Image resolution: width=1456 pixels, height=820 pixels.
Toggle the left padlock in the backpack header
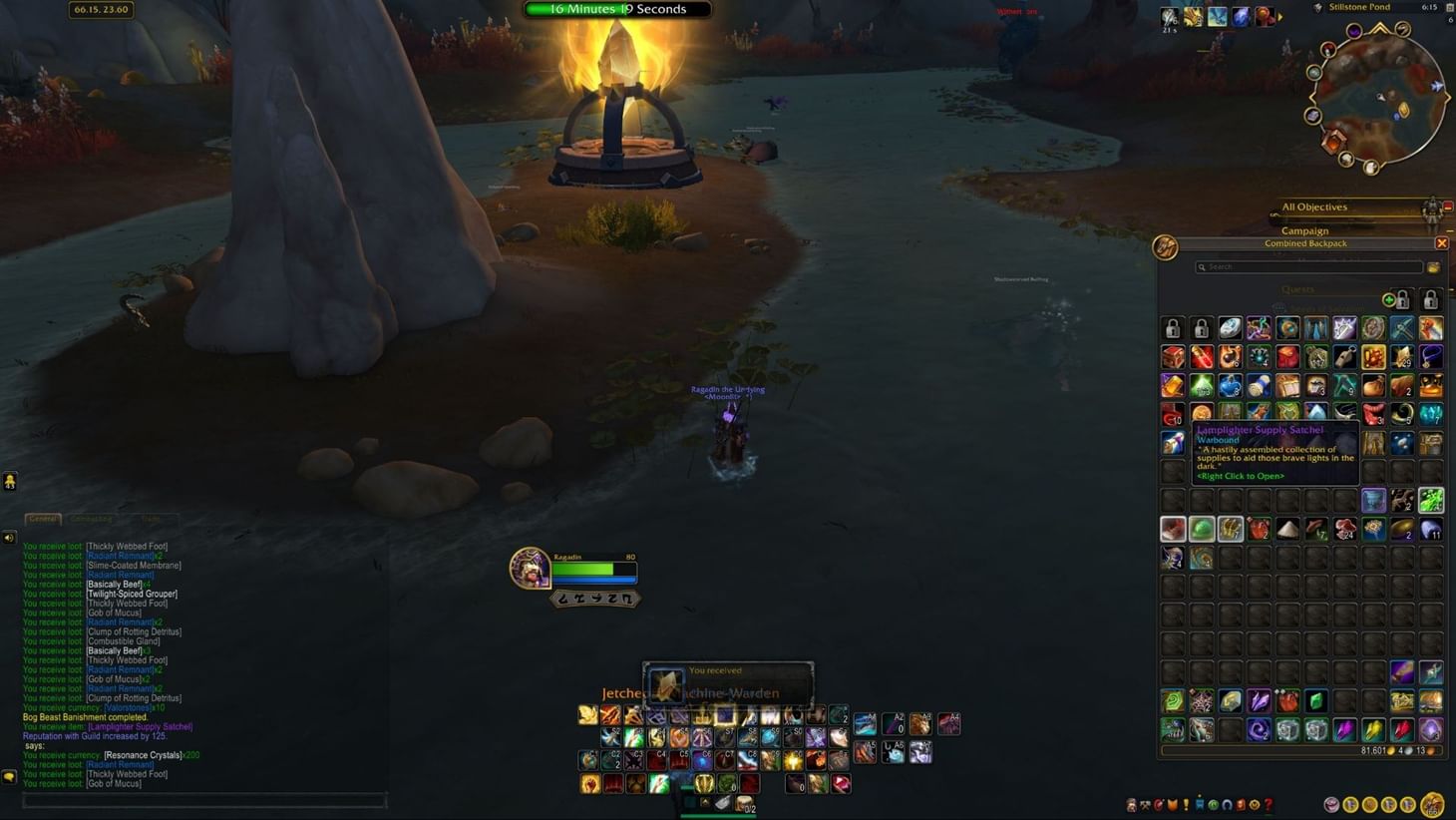point(1403,300)
